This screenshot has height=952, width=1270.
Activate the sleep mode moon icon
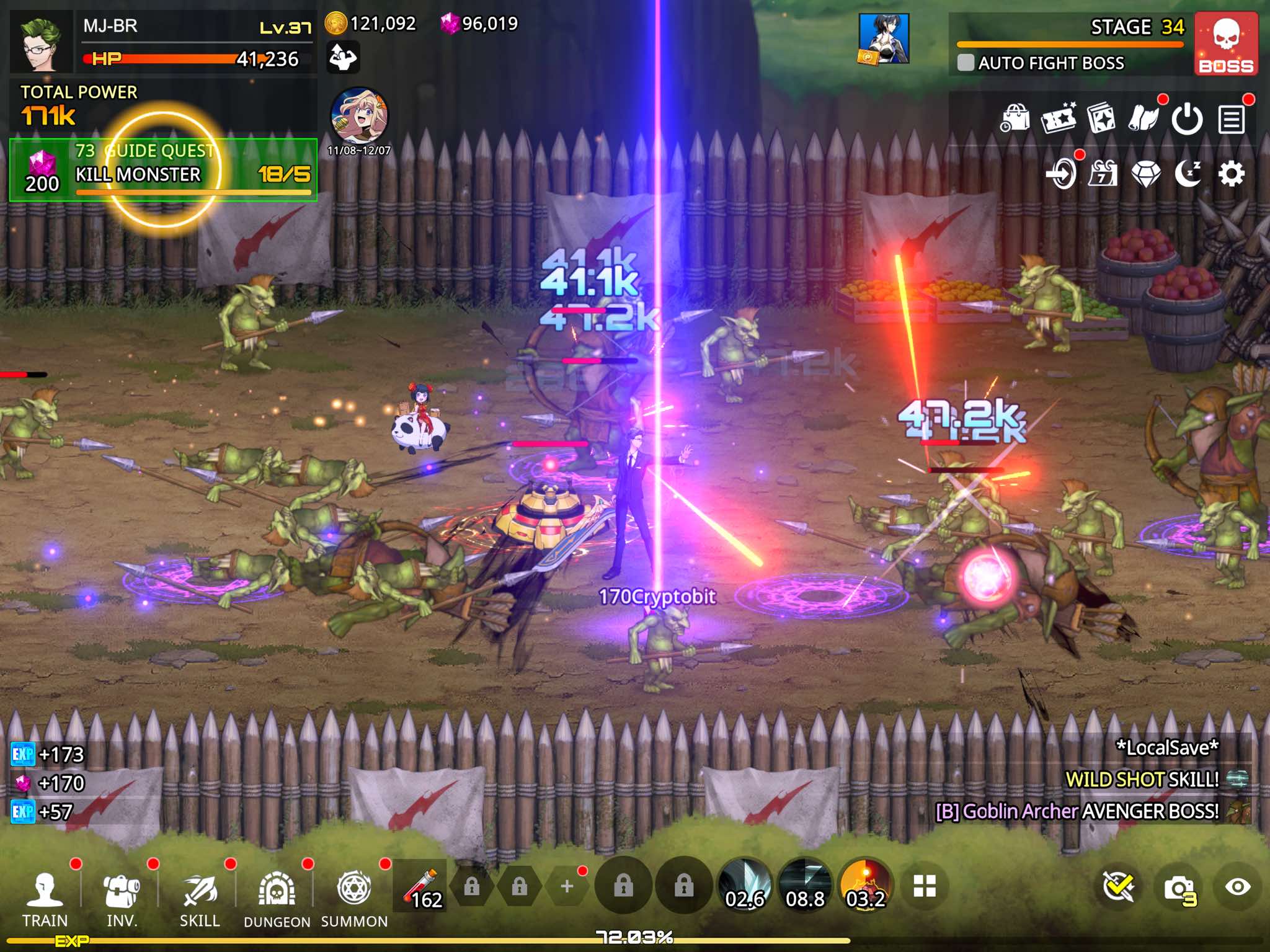coord(1188,174)
